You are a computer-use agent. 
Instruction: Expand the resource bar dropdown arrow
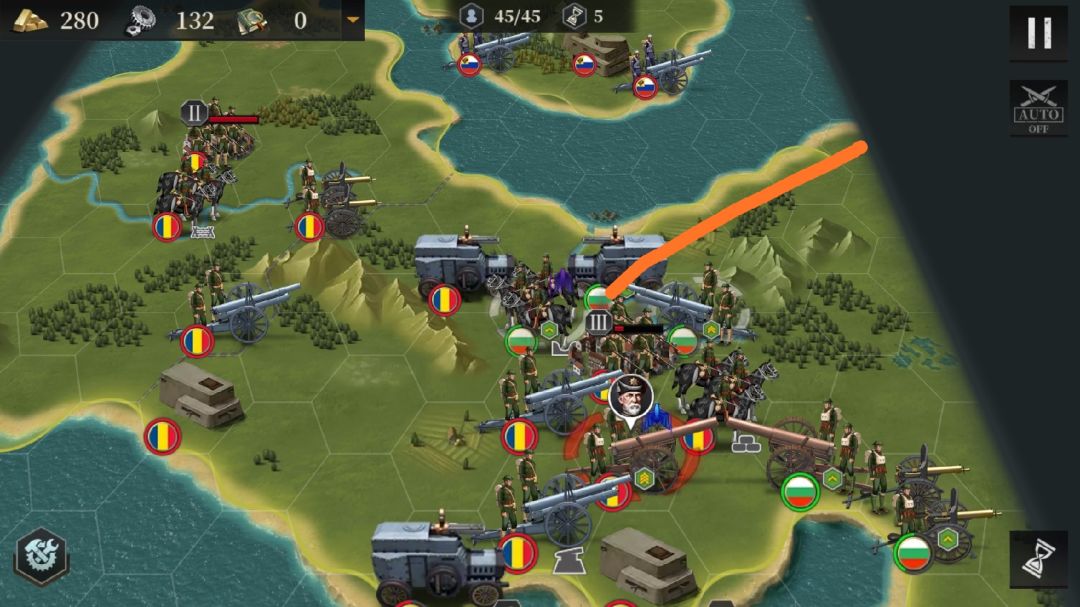(x=352, y=19)
